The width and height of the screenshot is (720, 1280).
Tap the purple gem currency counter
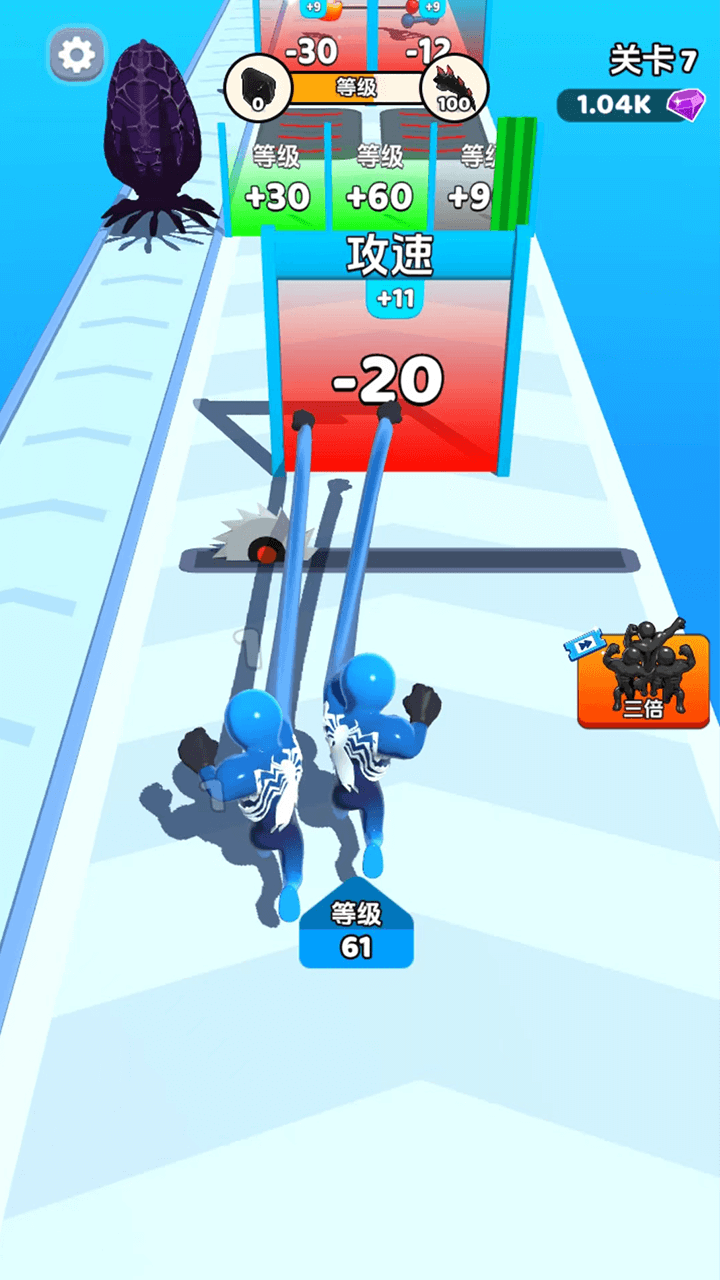coord(632,105)
